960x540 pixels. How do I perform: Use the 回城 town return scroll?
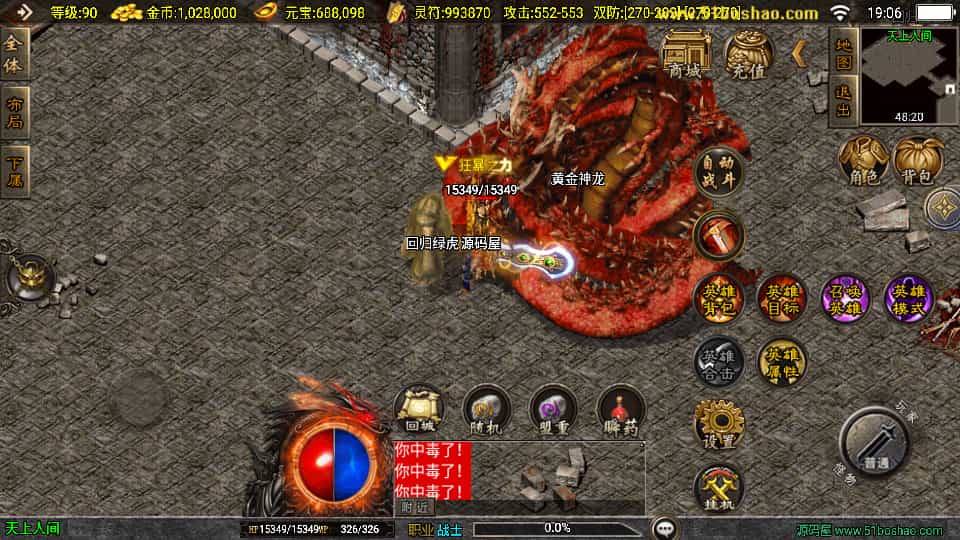(x=419, y=410)
